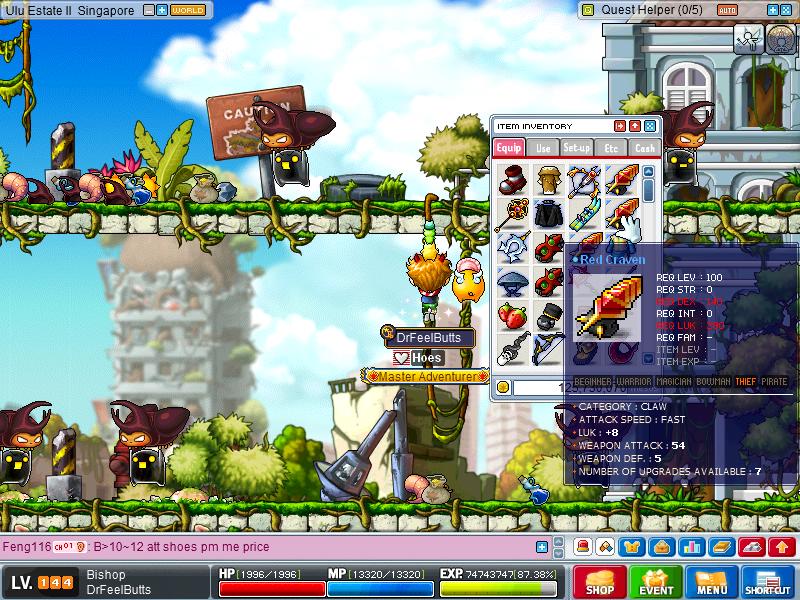The height and width of the screenshot is (600, 800).
Task: Show the Cash inventory tab
Action: pos(645,147)
